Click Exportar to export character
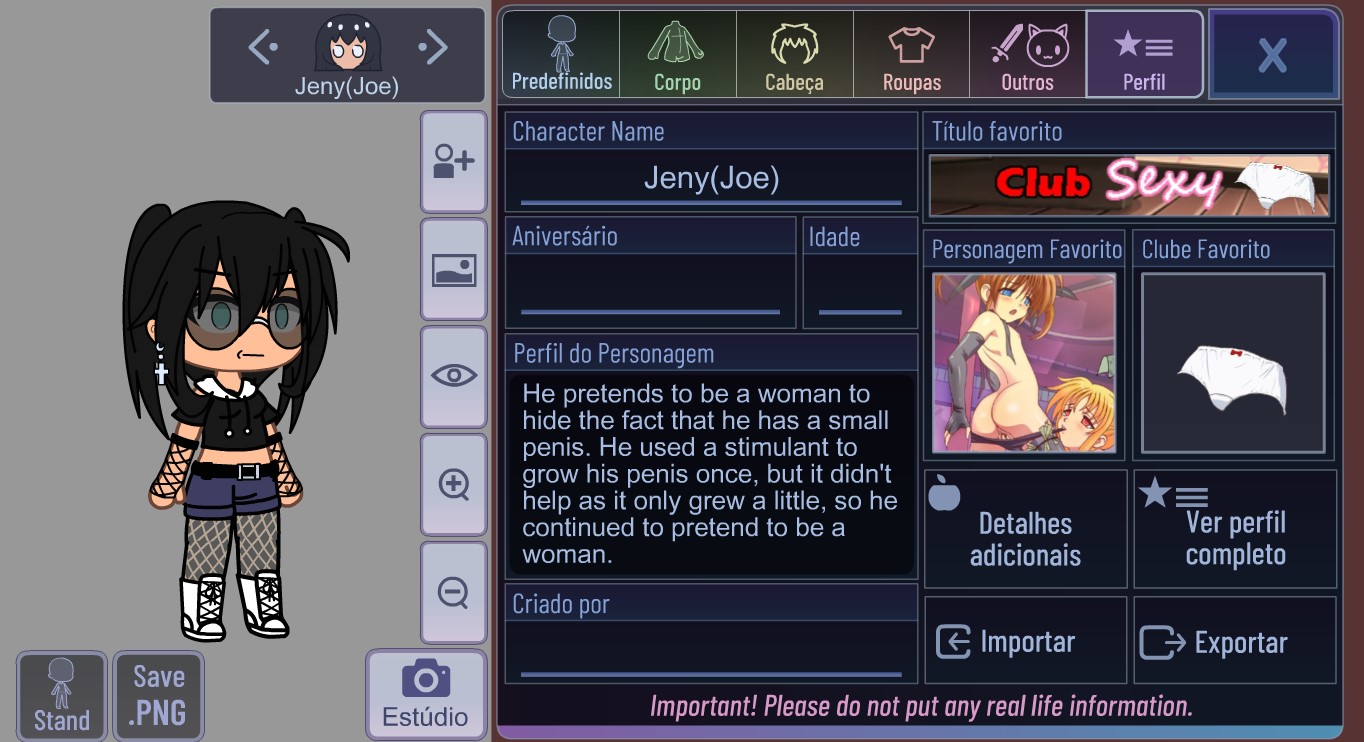 click(1235, 640)
